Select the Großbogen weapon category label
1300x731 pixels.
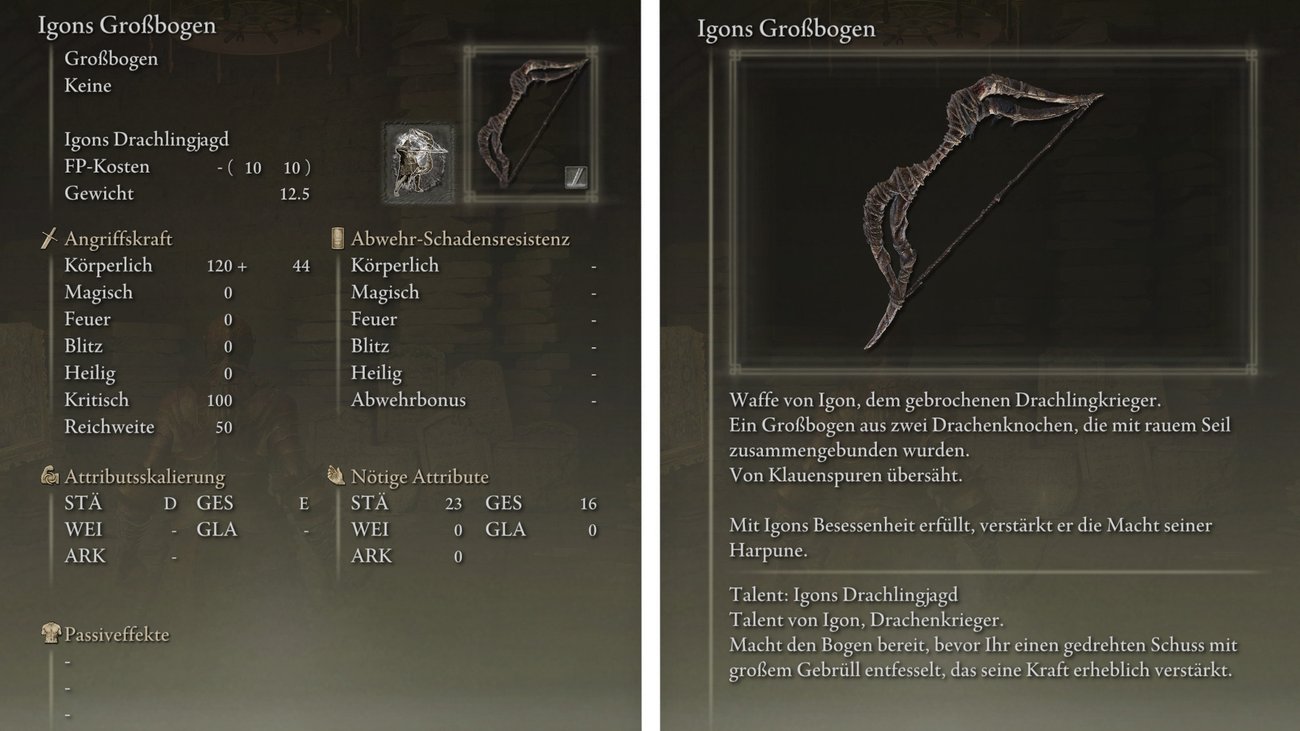tap(110, 58)
